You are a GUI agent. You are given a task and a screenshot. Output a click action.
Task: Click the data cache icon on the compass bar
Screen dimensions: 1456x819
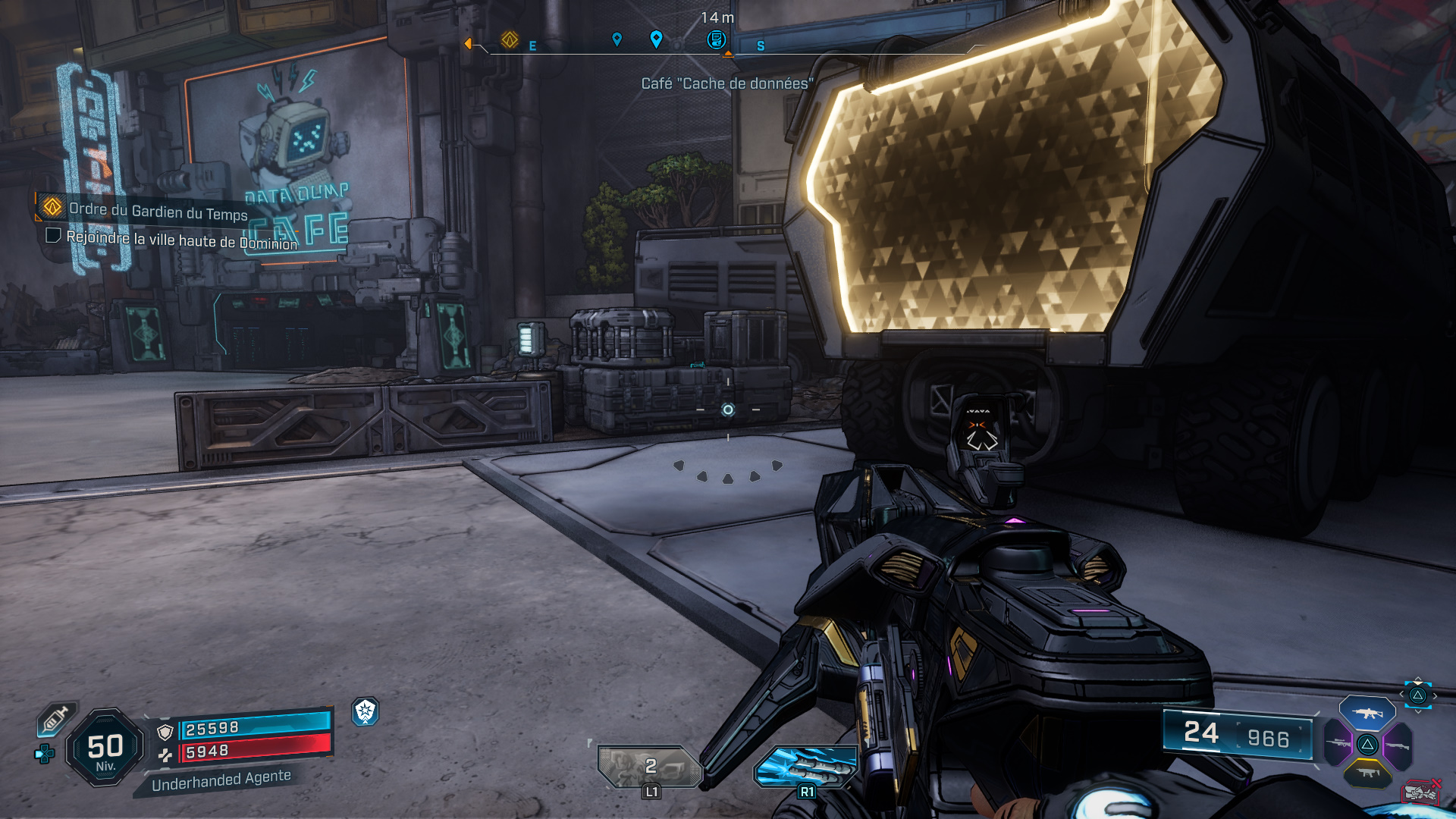pyautogui.click(x=716, y=39)
